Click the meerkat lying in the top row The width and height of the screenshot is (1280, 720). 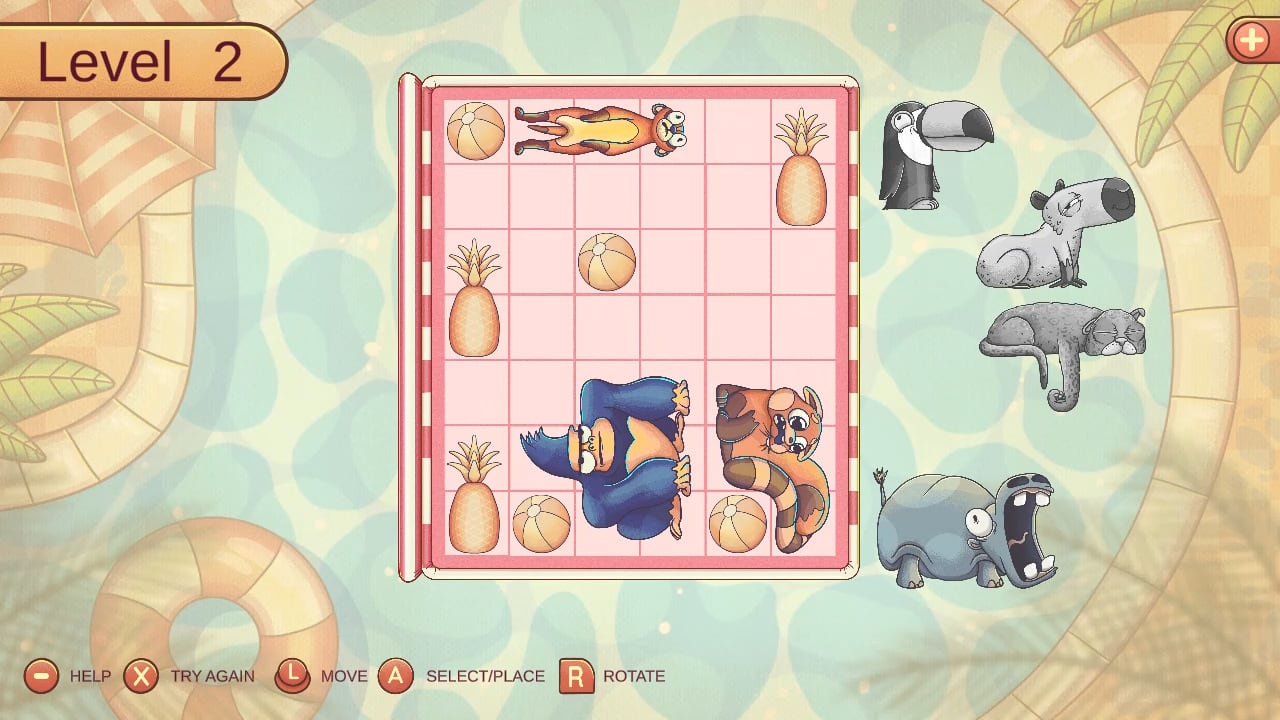point(600,130)
